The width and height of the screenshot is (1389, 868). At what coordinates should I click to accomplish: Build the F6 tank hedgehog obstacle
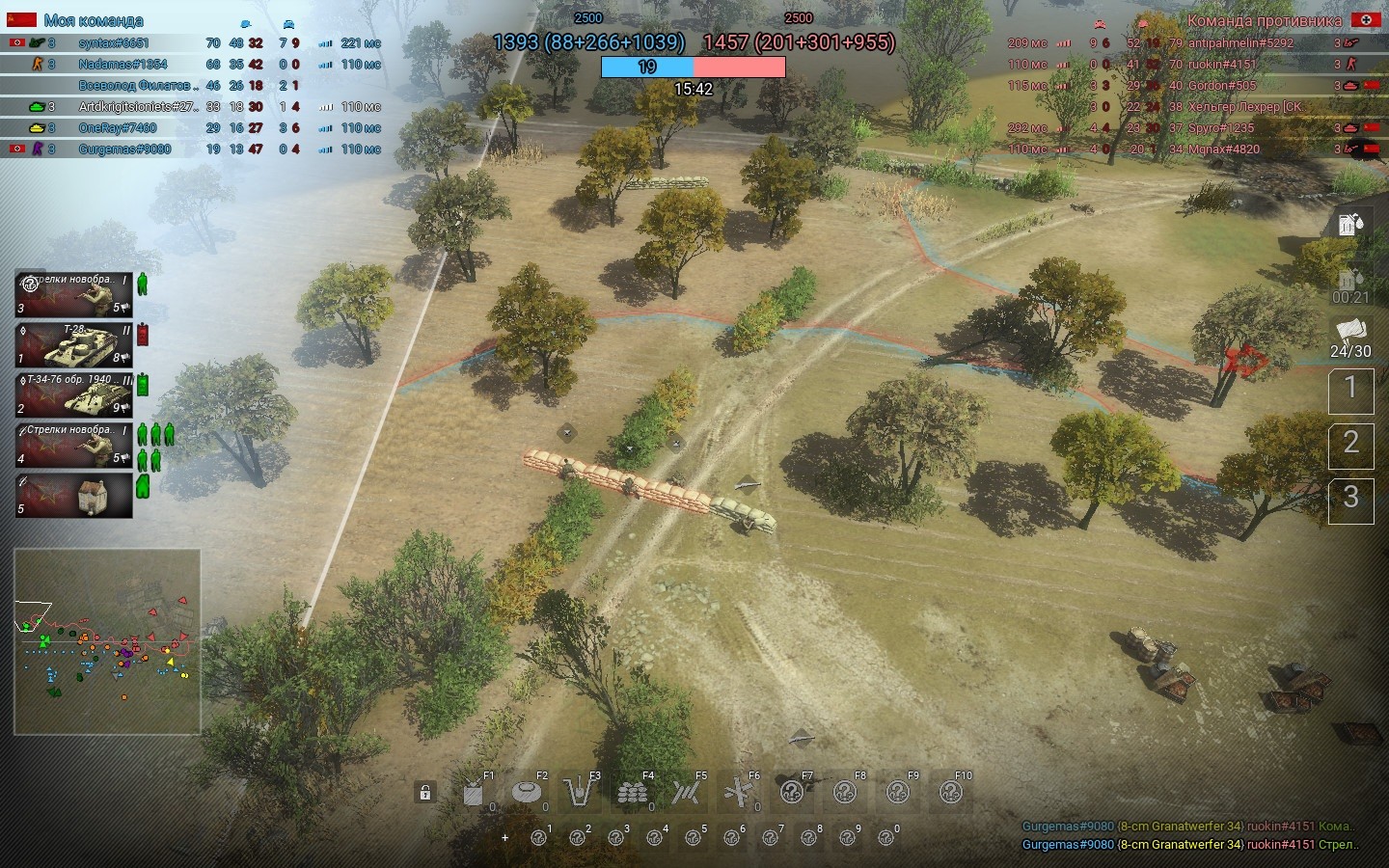coord(739,792)
